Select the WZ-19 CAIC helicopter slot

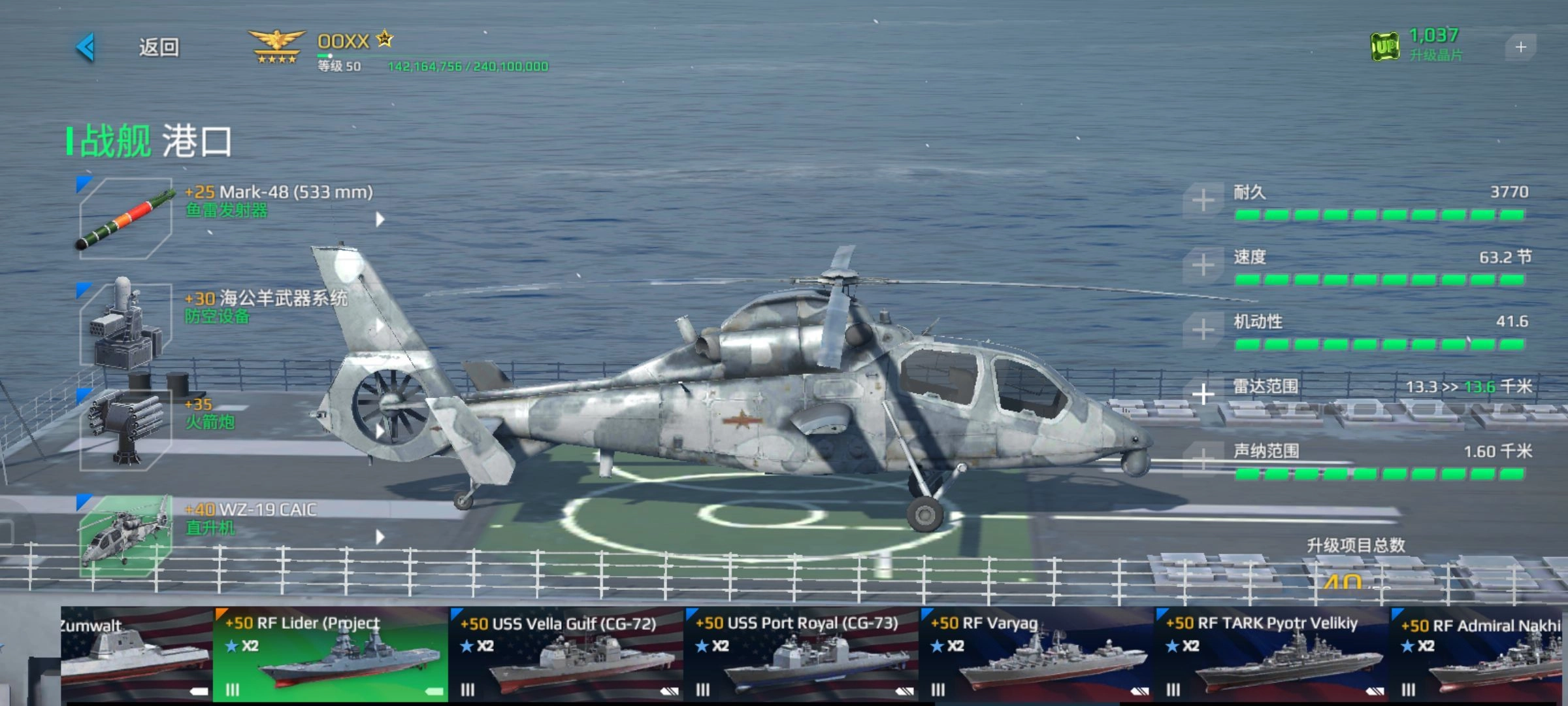125,536
